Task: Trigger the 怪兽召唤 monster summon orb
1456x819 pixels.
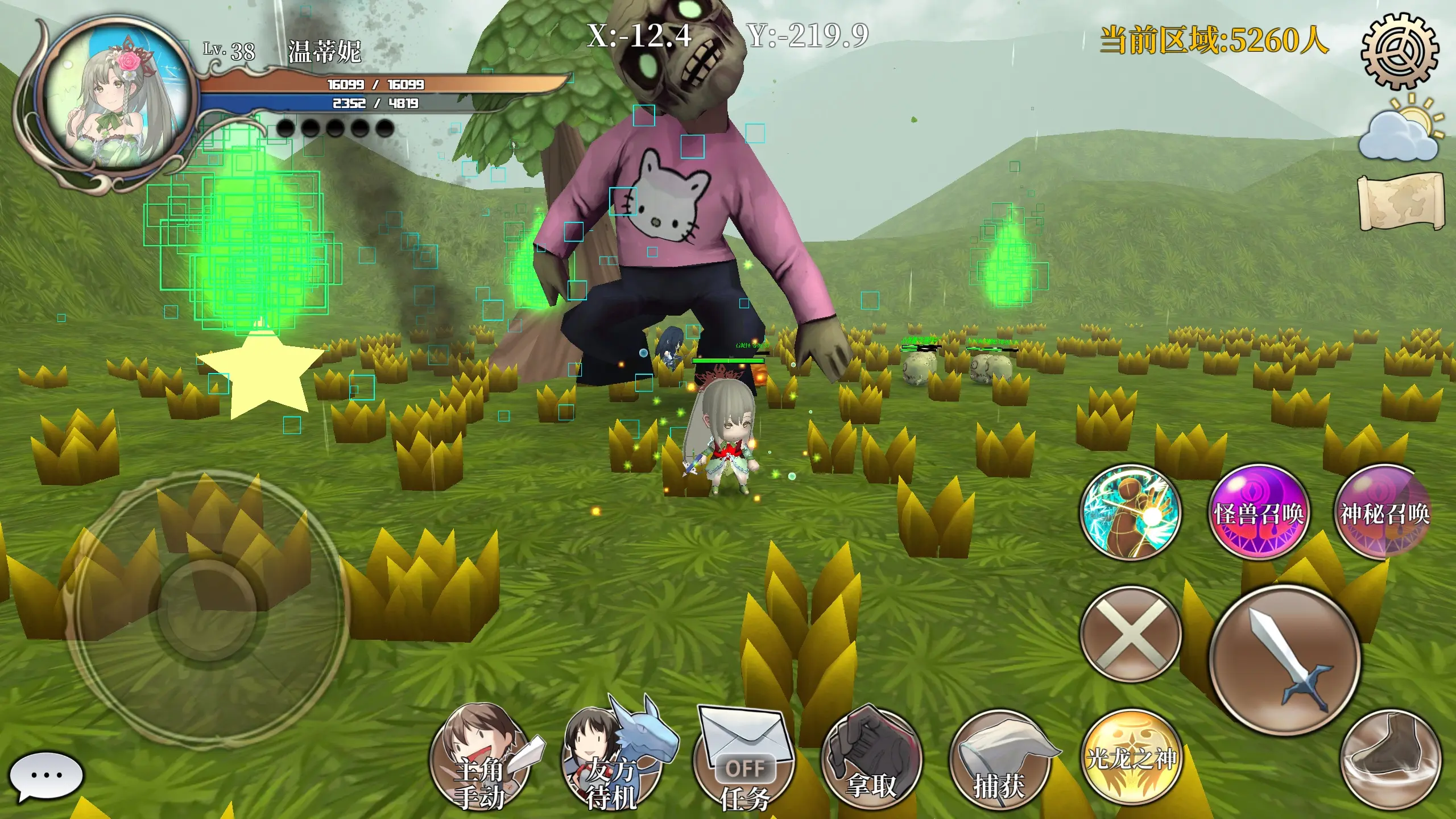Action: click(1258, 513)
